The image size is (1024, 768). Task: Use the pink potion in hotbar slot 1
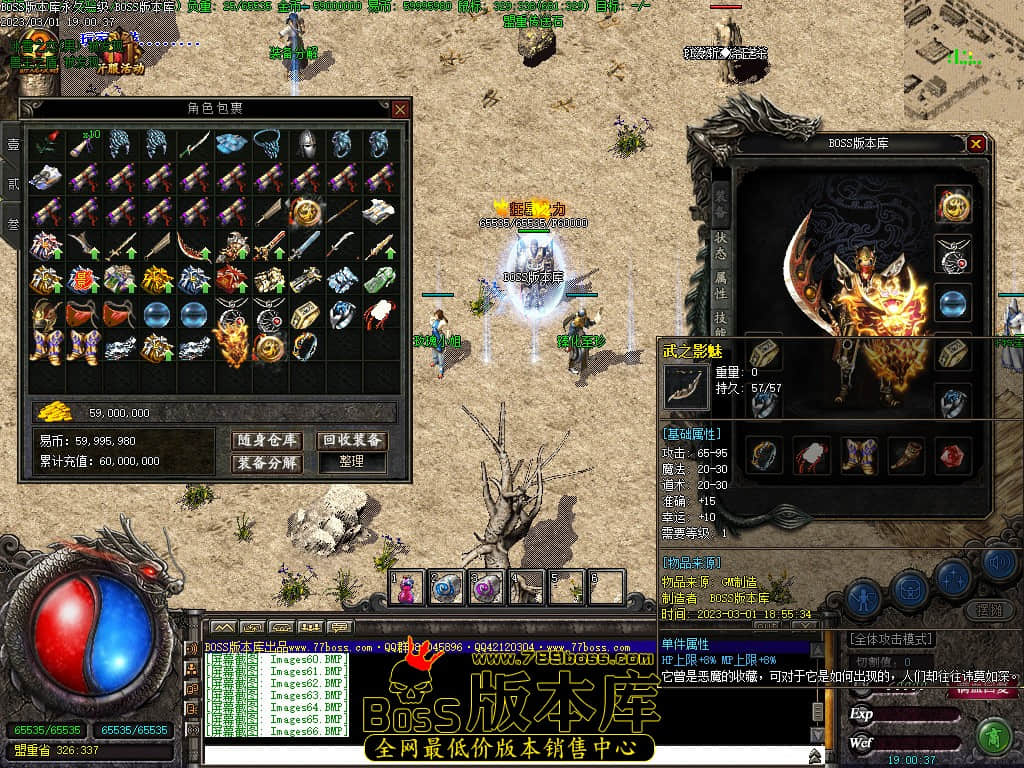coord(408,588)
